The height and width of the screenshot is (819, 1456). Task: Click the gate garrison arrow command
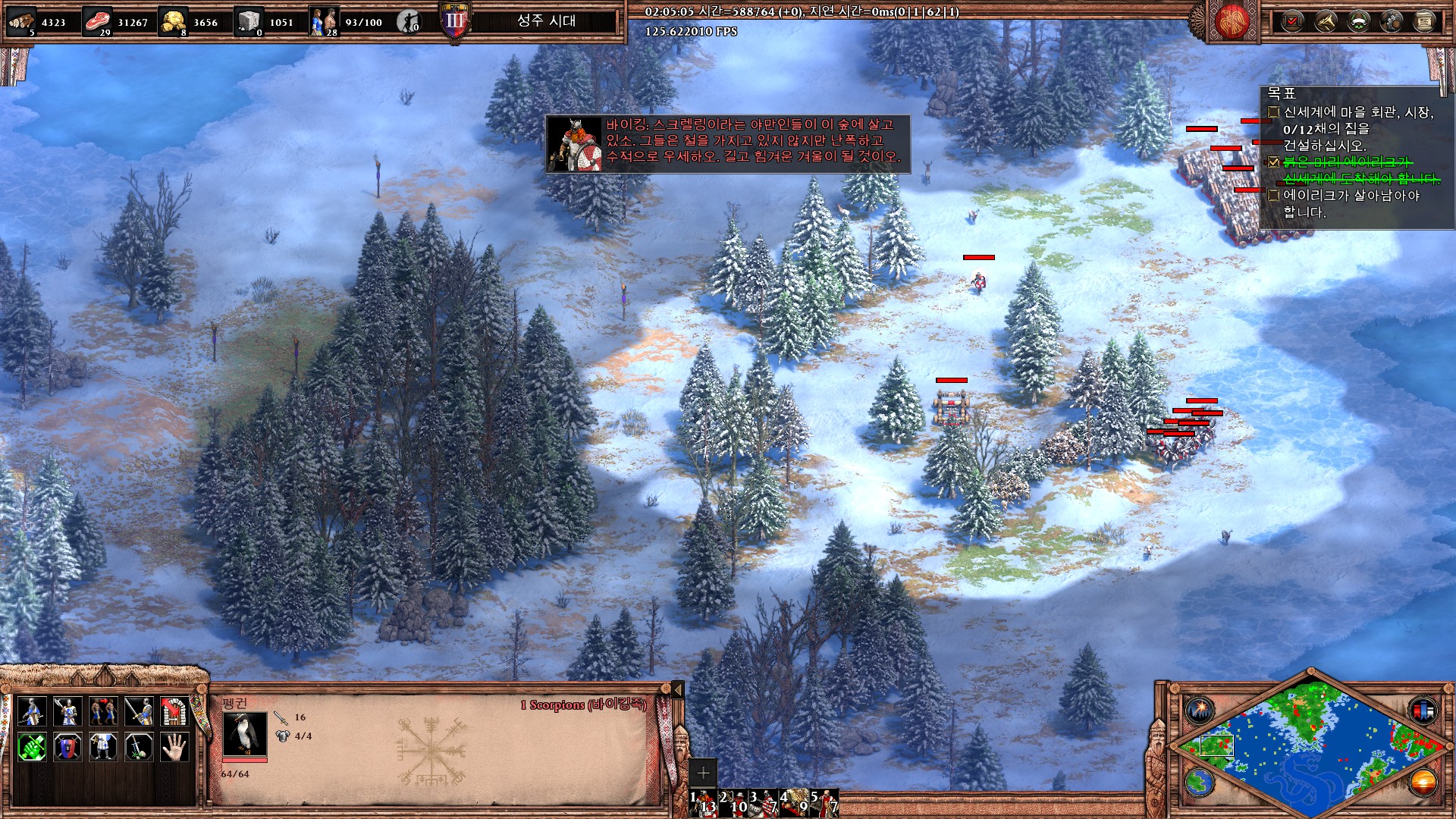click(x=174, y=711)
